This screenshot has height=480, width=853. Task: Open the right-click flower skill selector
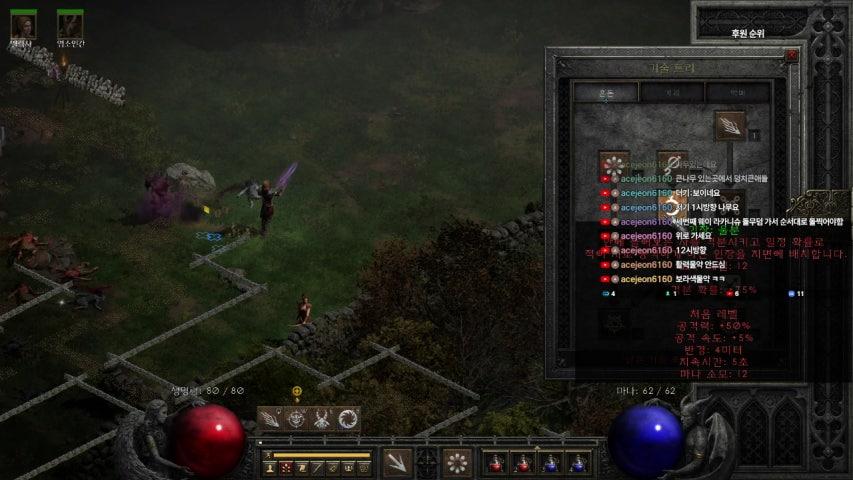[x=457, y=462]
